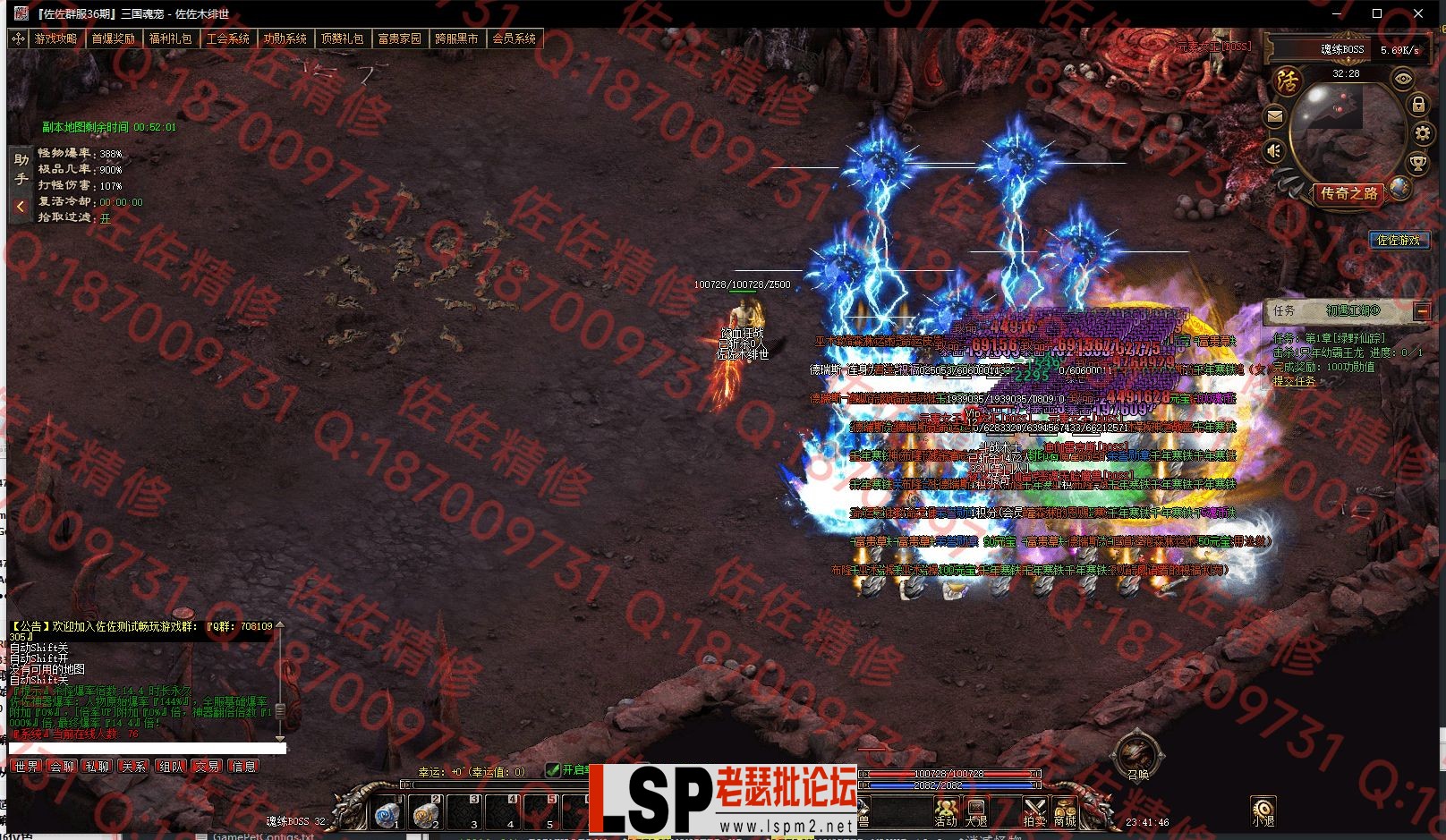Open the 工会系统 guild system
The image size is (1446, 840).
click(227, 38)
